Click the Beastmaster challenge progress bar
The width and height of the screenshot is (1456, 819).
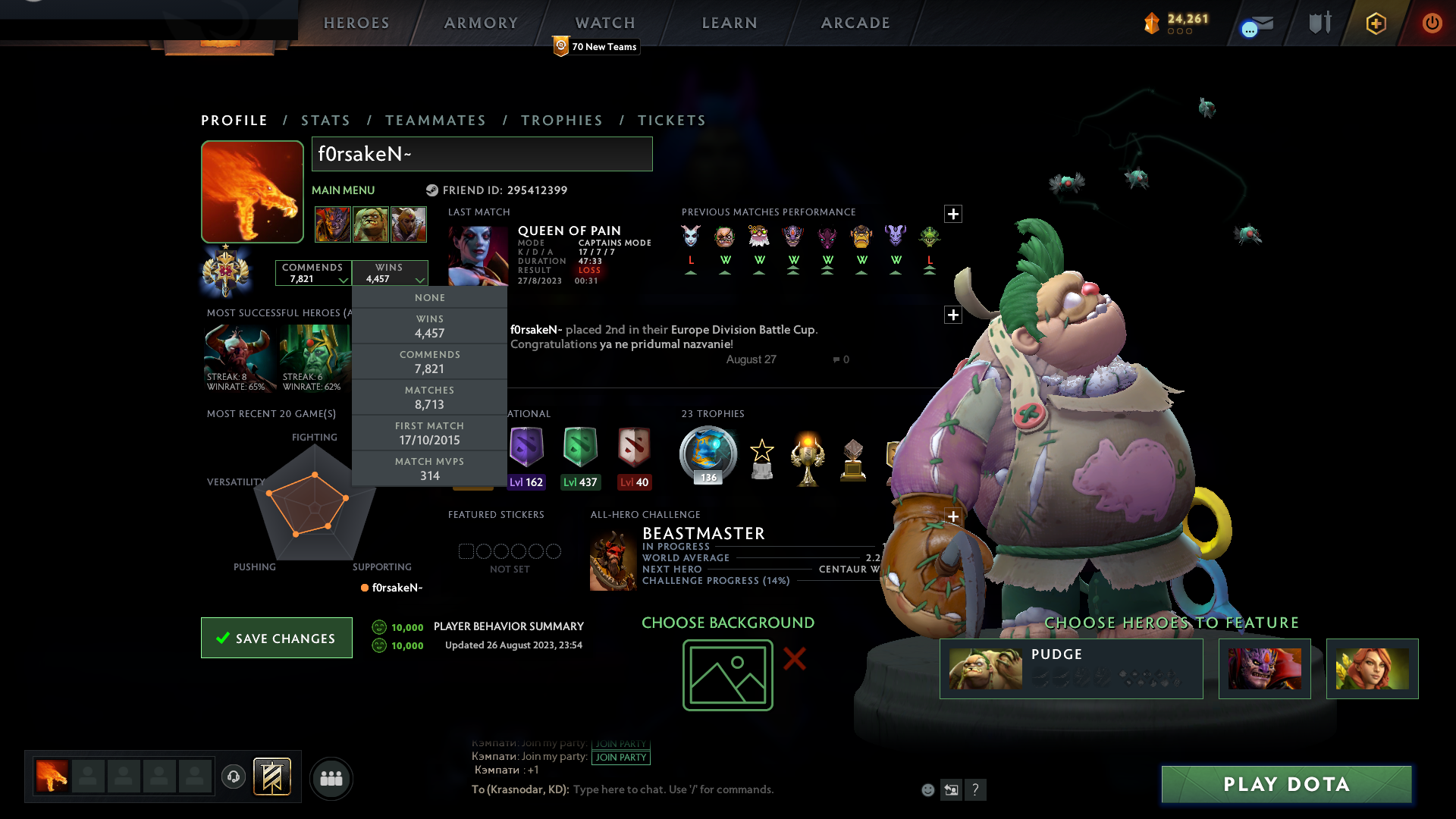tap(717, 581)
